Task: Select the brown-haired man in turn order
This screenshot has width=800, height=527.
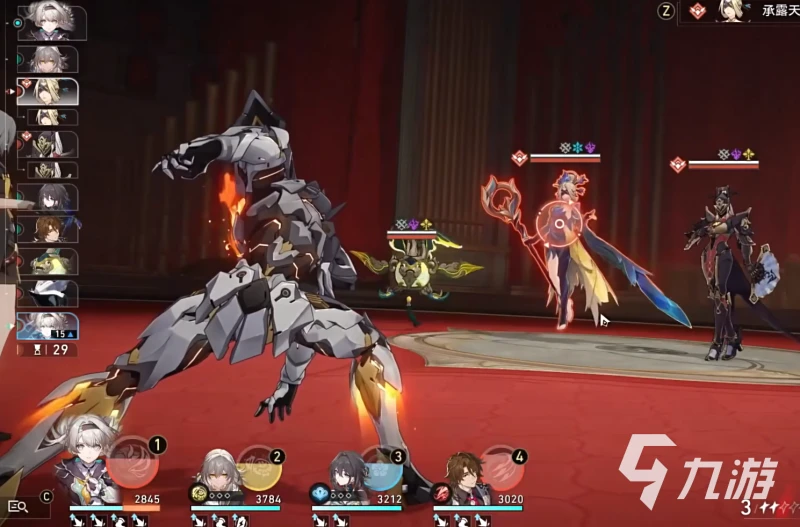Action: click(x=51, y=229)
